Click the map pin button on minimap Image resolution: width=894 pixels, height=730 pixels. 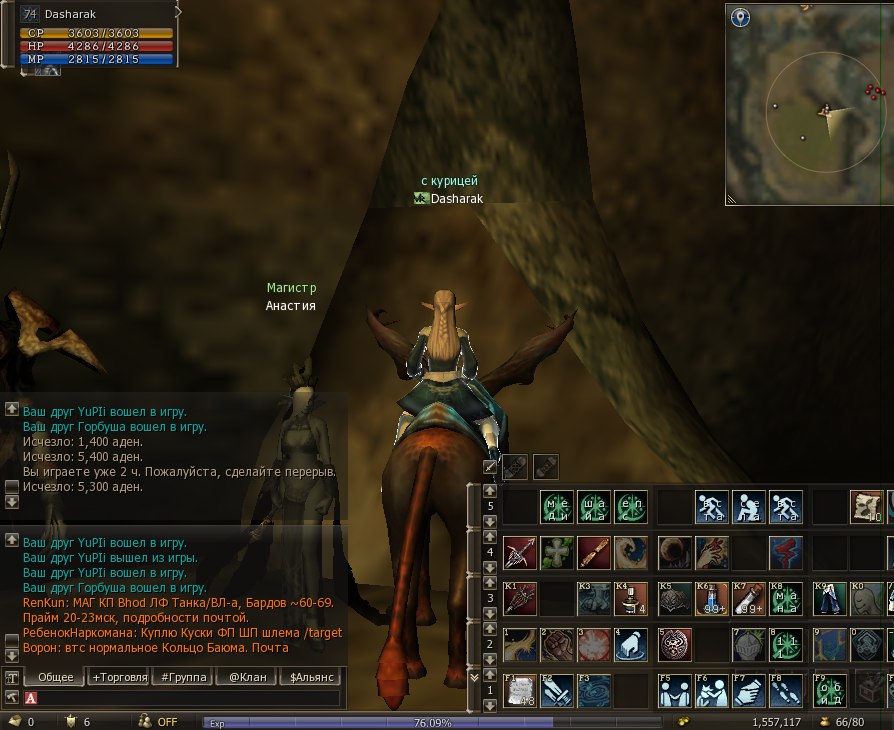(740, 17)
